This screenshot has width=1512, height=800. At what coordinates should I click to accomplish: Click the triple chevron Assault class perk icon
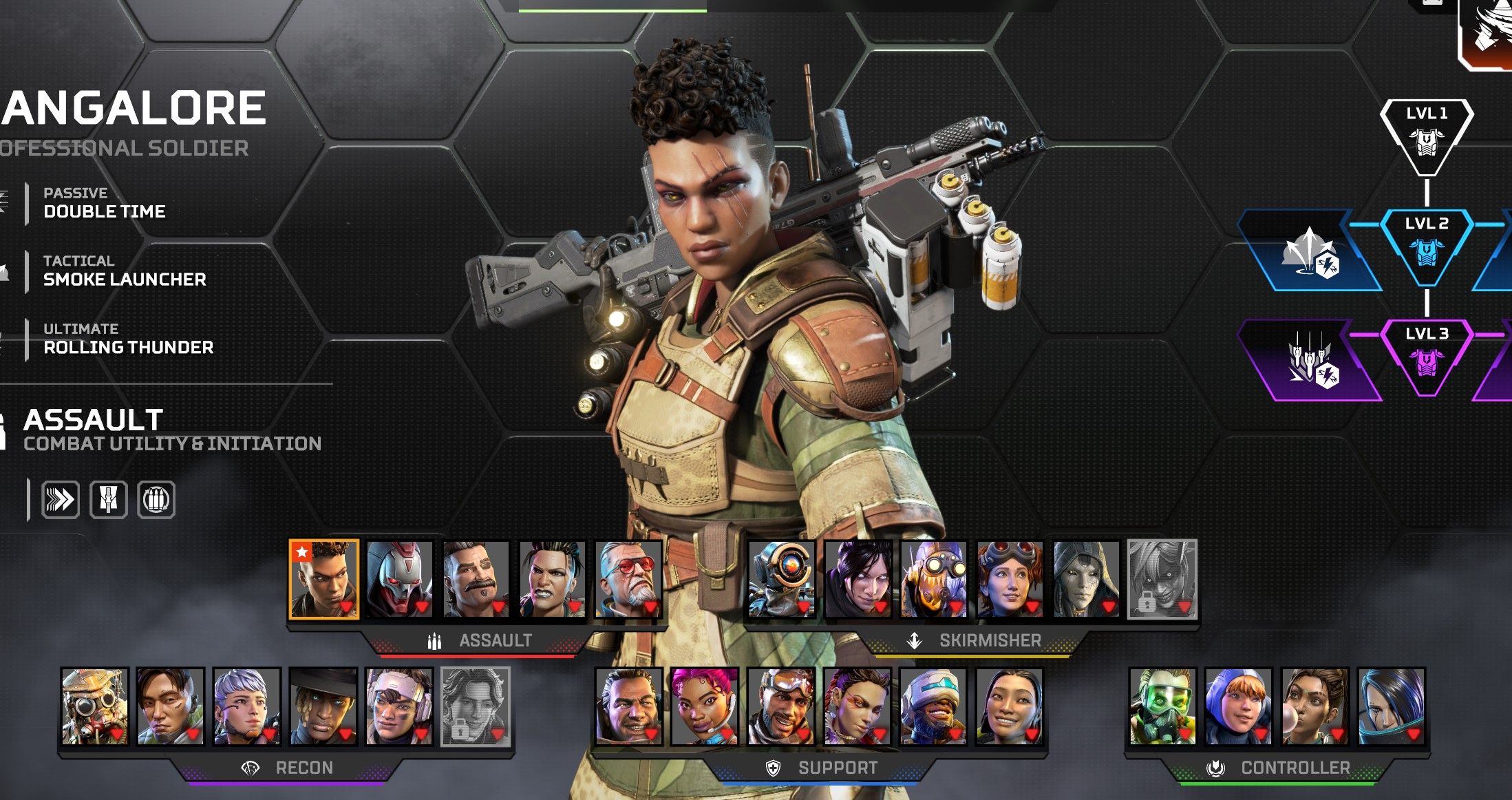[x=61, y=499]
